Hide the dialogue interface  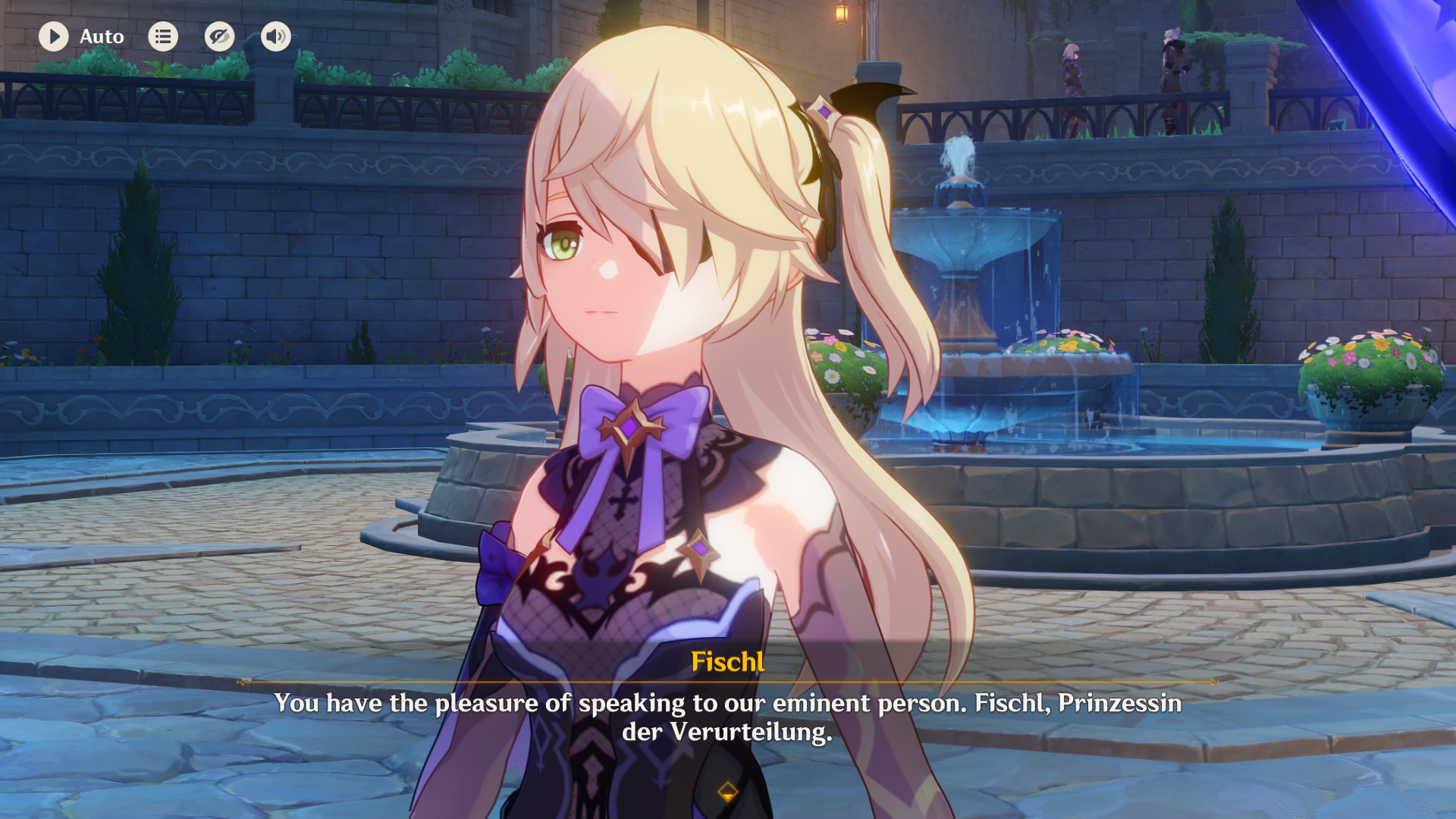coord(219,36)
